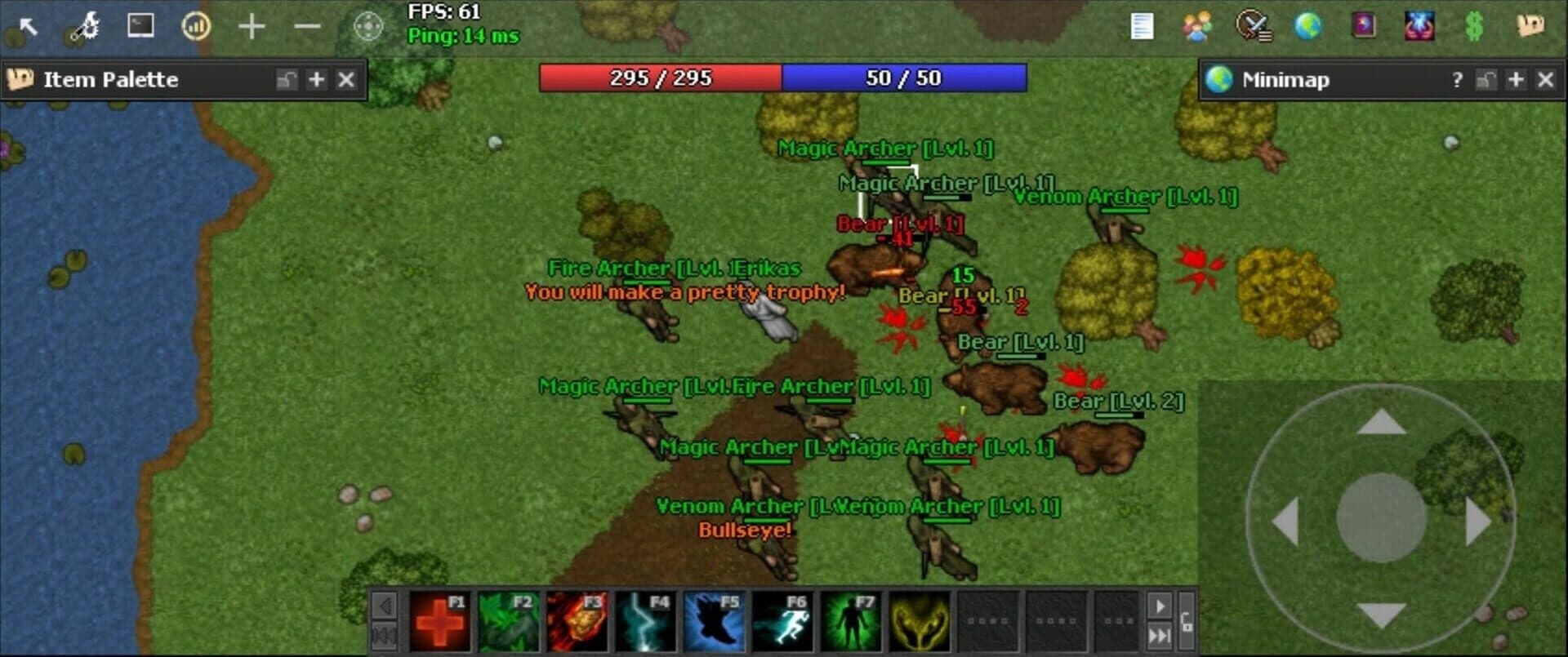Toggle the Item Palette lock

click(287, 80)
